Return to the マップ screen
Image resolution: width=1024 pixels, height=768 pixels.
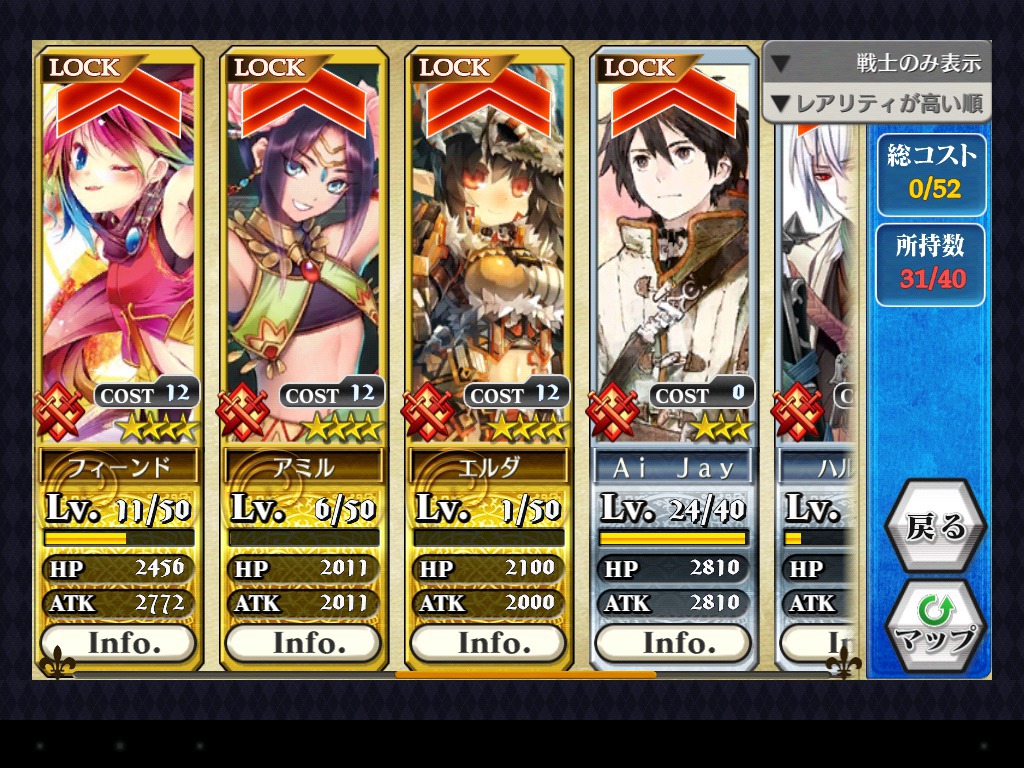coord(935,625)
